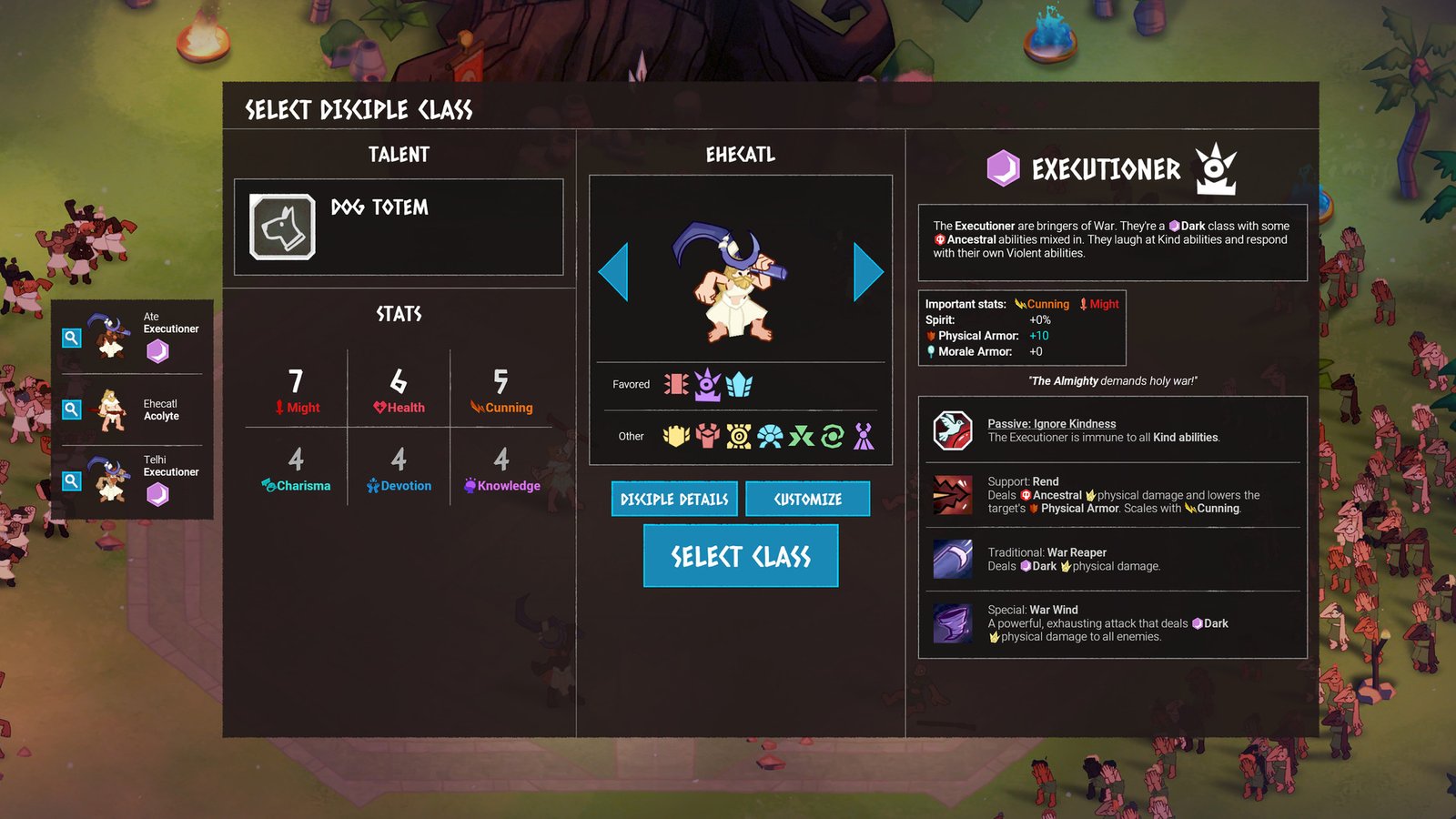Select the blue crystal crown favored icon
The width and height of the screenshot is (1456, 819).
[x=741, y=384]
